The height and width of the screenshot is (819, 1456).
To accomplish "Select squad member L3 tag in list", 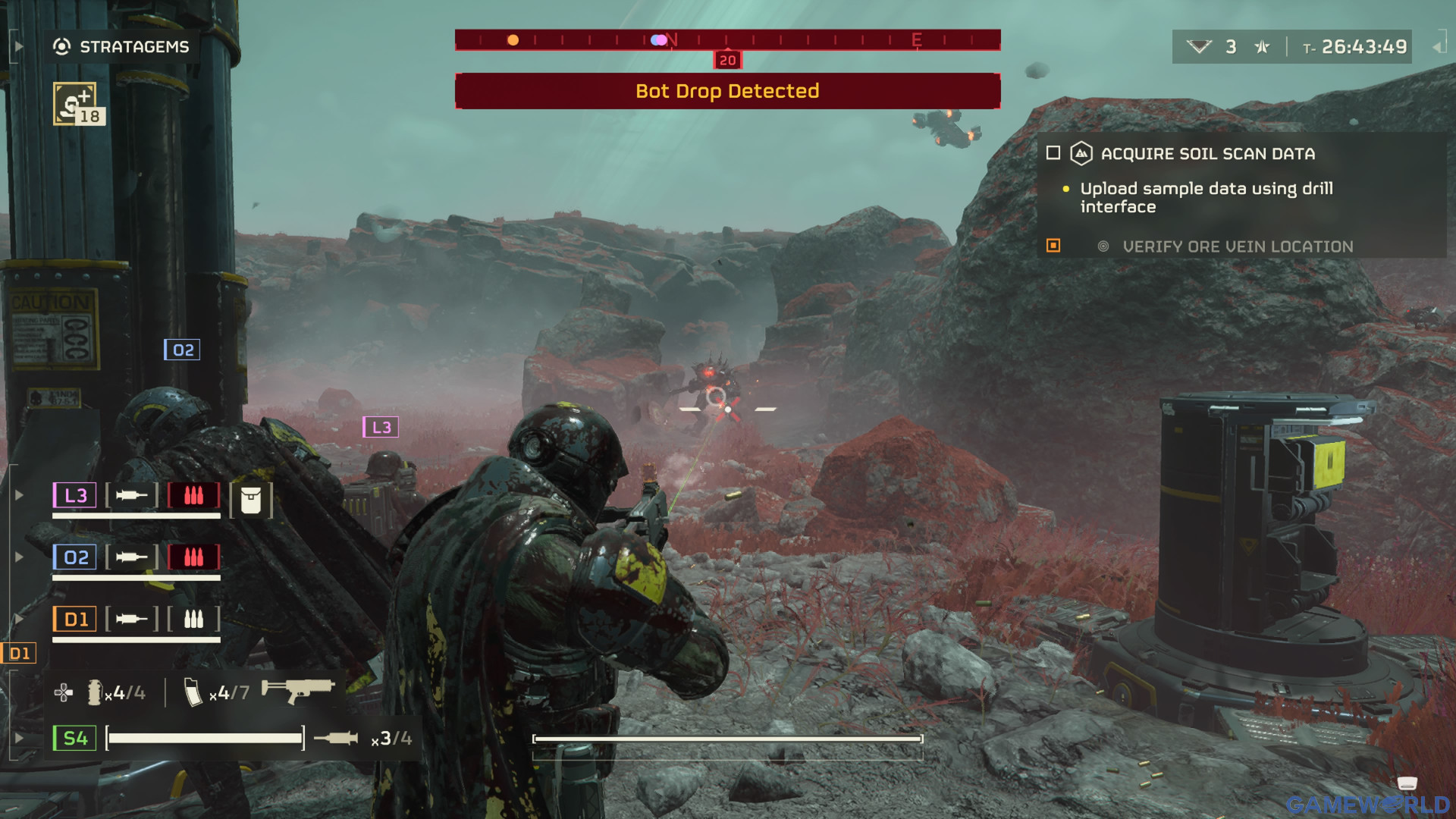I will pyautogui.click(x=74, y=495).
